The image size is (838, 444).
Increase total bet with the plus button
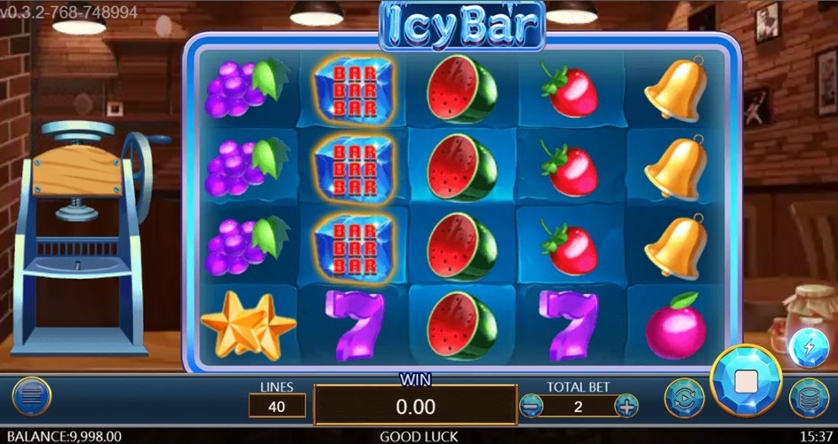pyautogui.click(x=626, y=406)
